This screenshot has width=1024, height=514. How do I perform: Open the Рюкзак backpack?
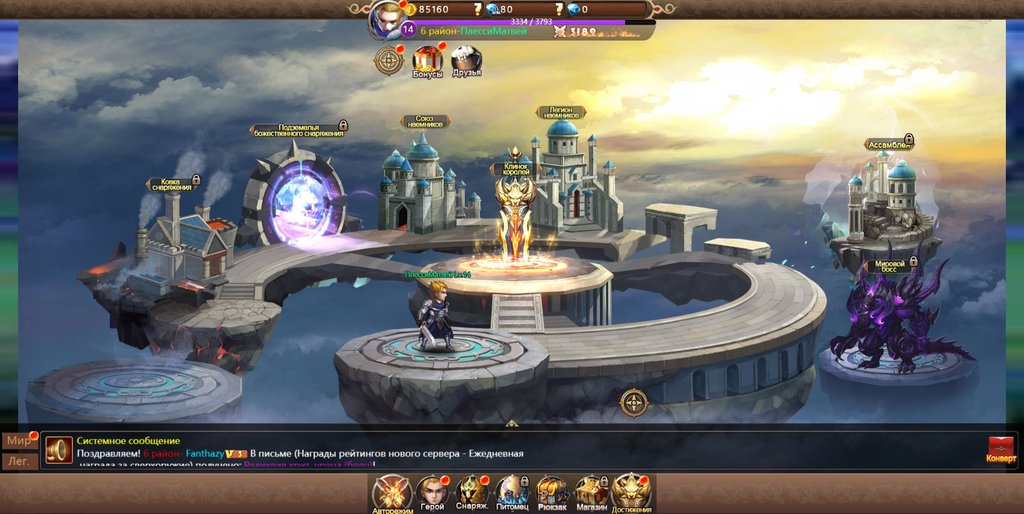pos(552,491)
